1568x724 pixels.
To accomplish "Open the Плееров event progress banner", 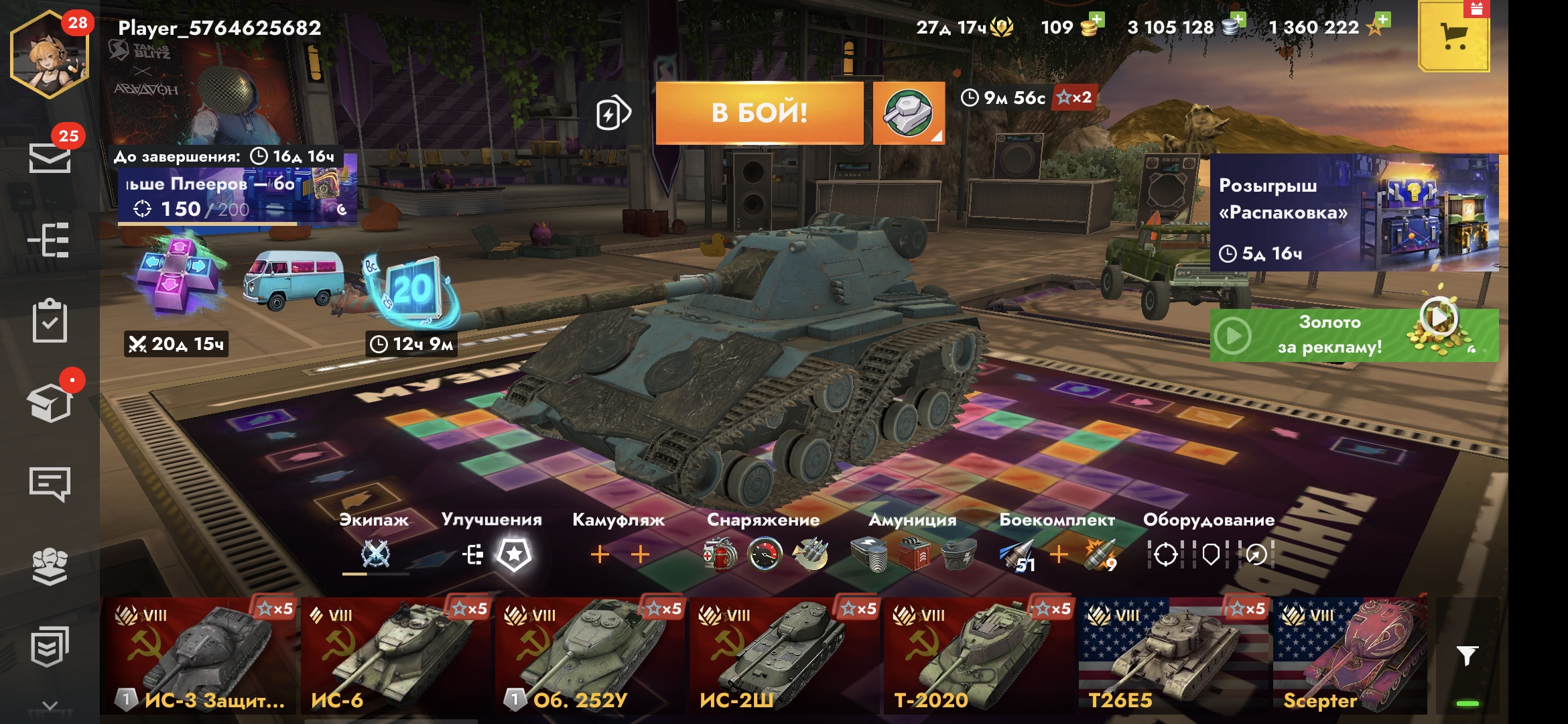I will coord(236,196).
